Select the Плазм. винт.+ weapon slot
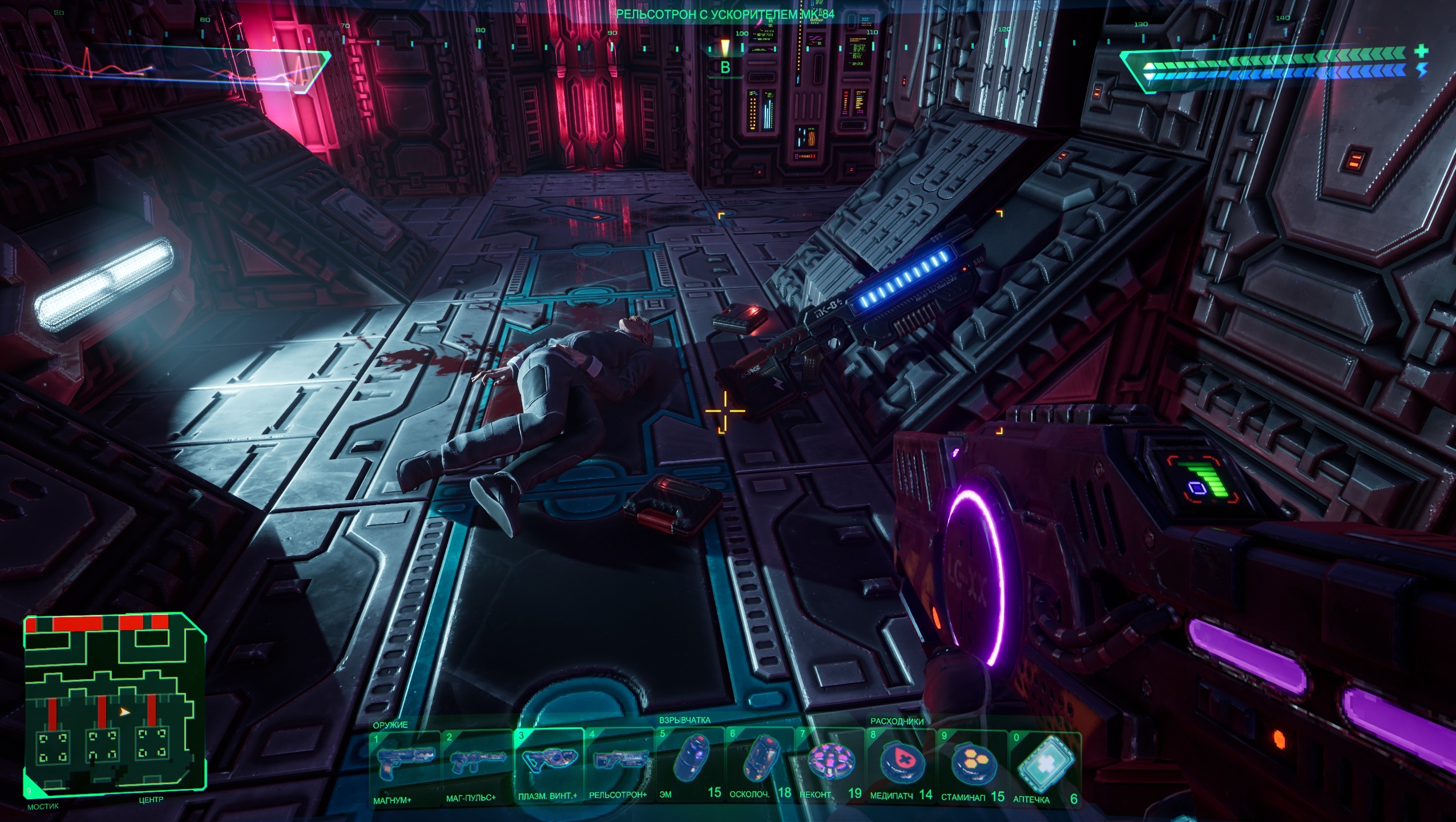This screenshot has width=1456, height=822. (x=548, y=764)
